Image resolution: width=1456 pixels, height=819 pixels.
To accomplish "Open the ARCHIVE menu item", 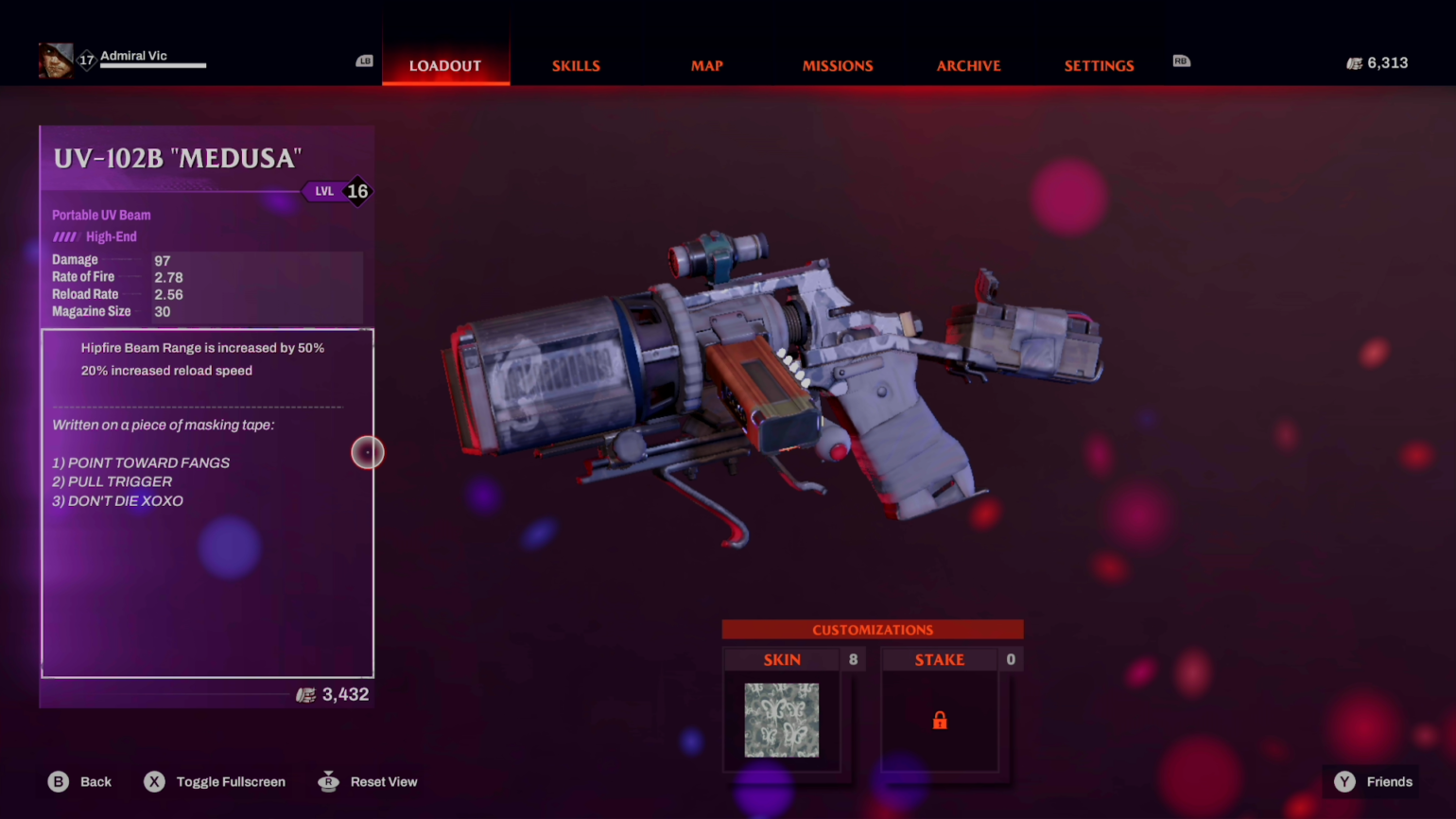I will coord(968,65).
